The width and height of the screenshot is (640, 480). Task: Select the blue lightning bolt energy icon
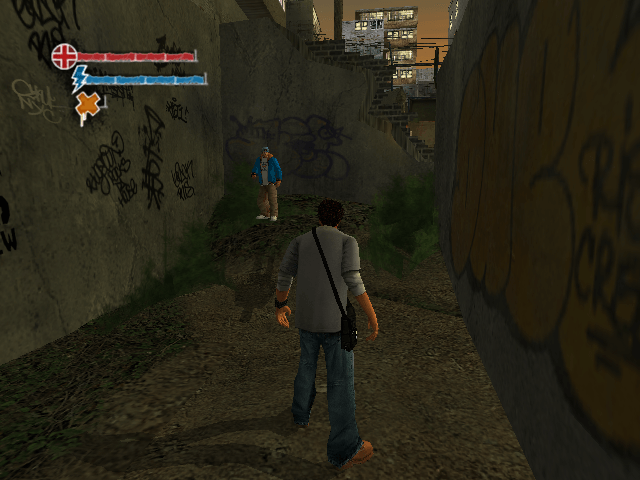(78, 78)
